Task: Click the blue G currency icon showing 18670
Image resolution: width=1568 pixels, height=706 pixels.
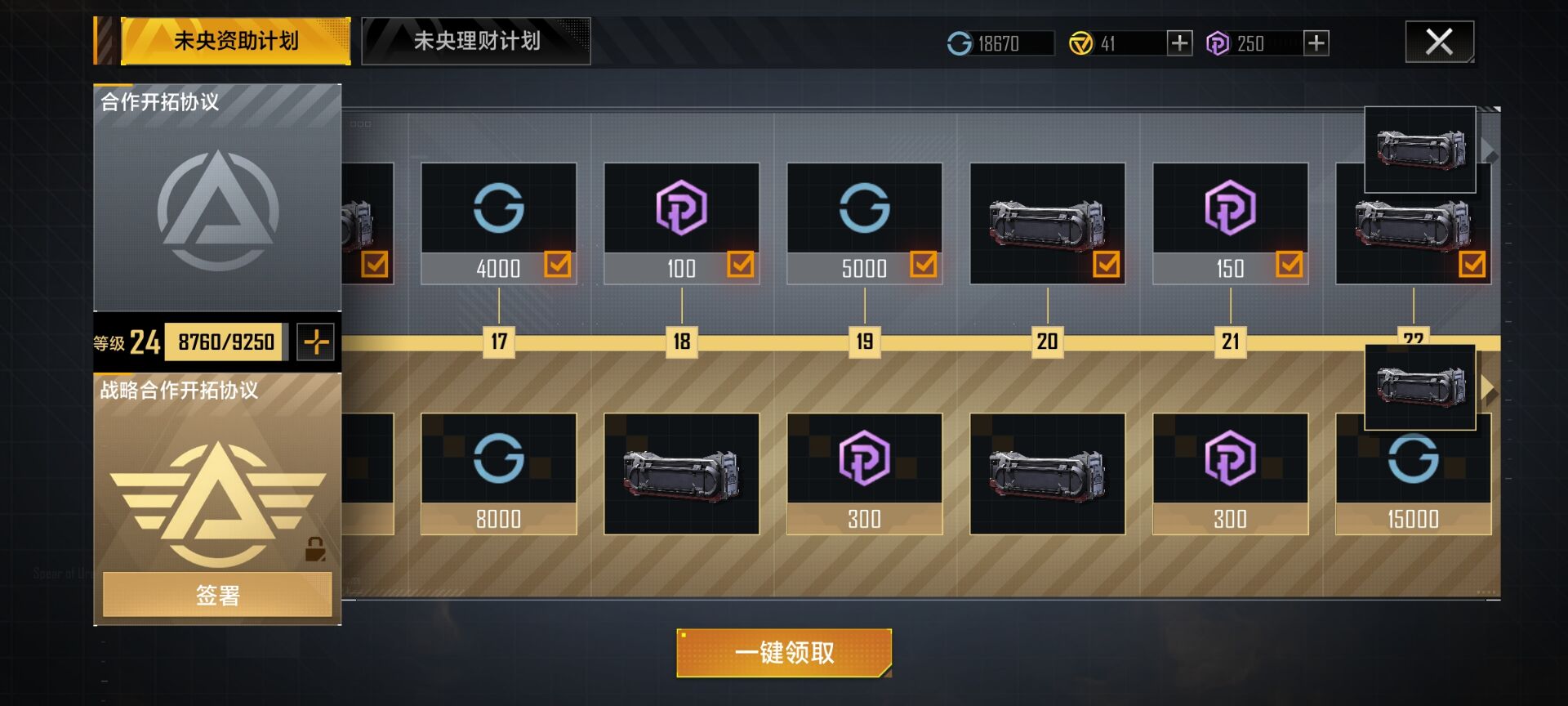Action: point(957,42)
